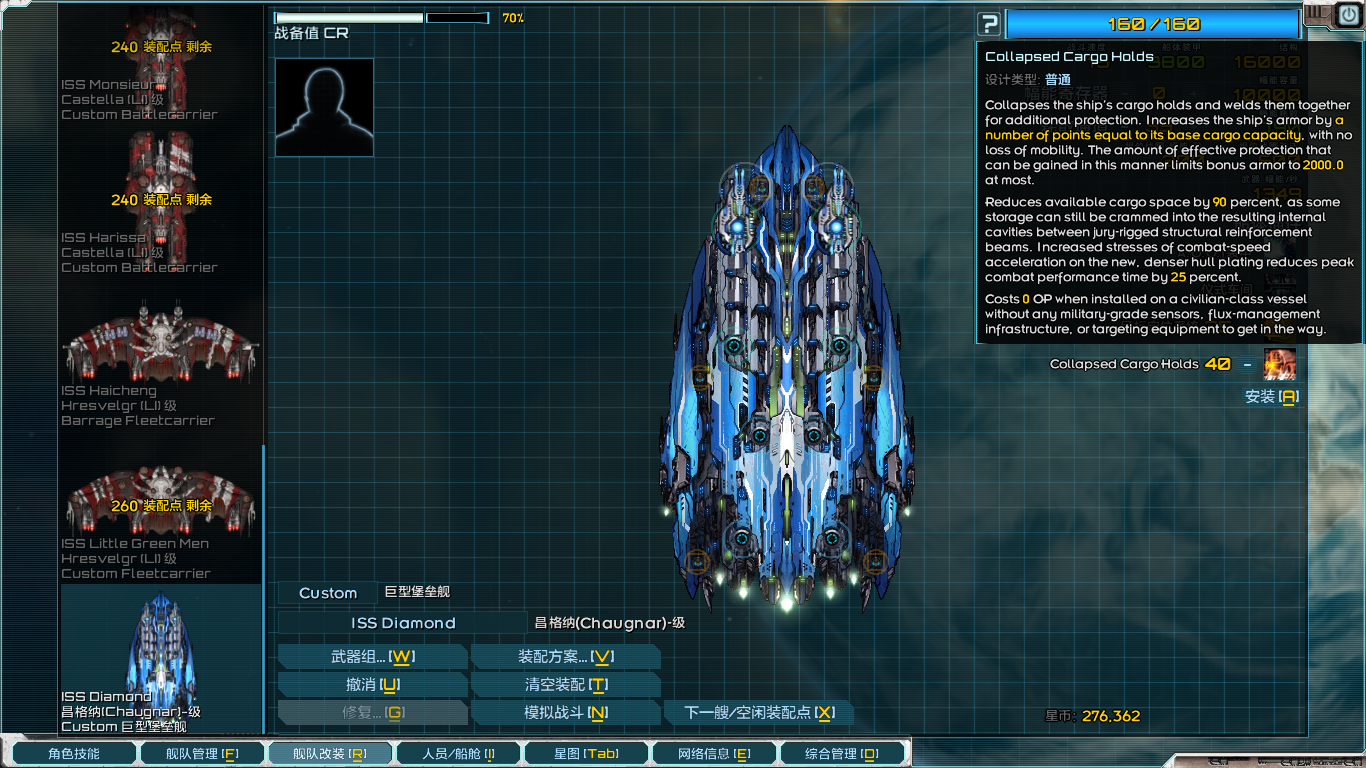1366x768 pixels.
Task: Open the 人员/船舱 [I] crew menu
Action: click(x=458, y=753)
